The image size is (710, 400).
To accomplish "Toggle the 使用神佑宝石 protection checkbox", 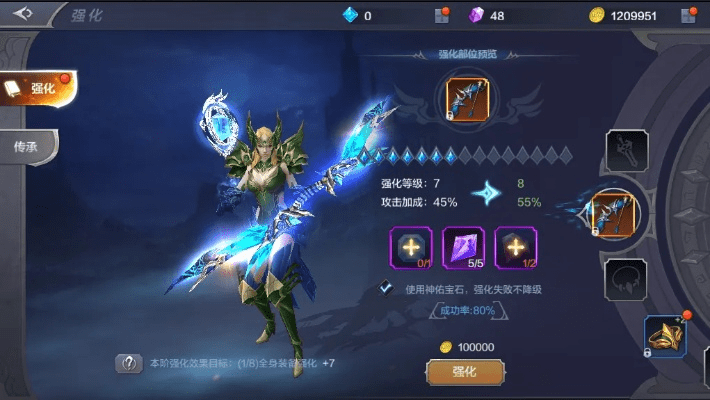I will point(385,288).
